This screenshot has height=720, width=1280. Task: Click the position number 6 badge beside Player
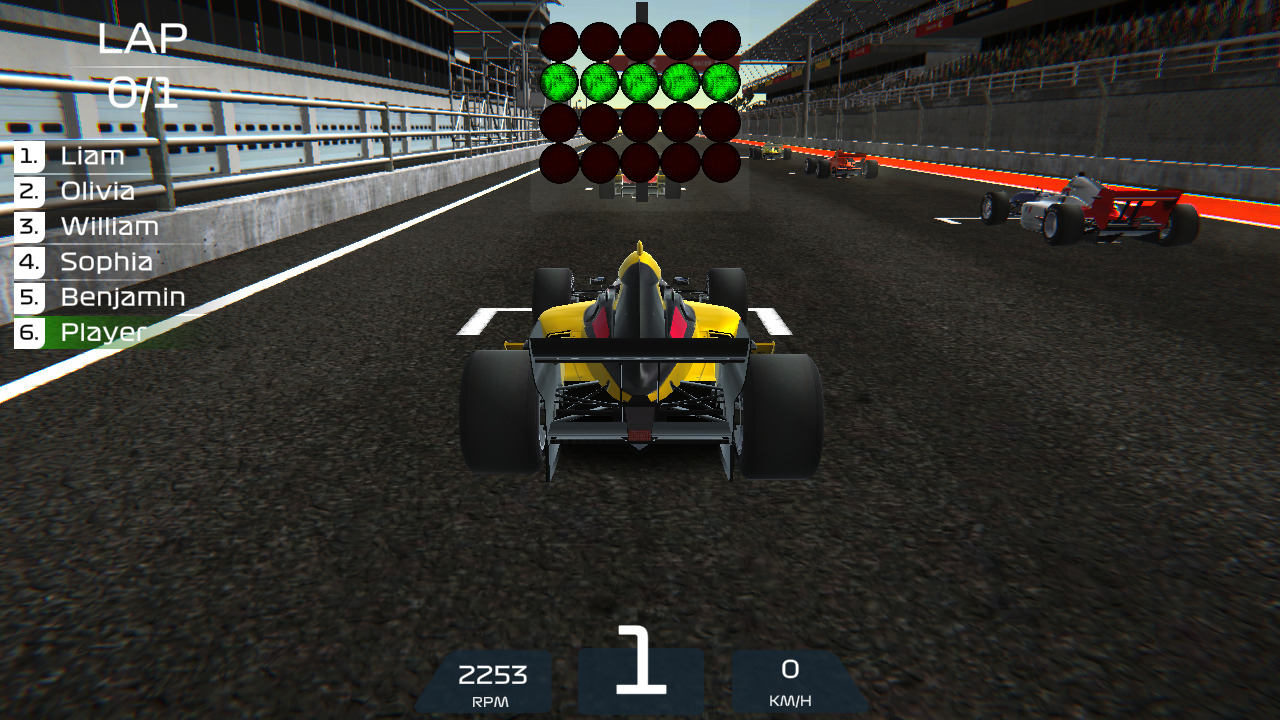click(x=27, y=331)
